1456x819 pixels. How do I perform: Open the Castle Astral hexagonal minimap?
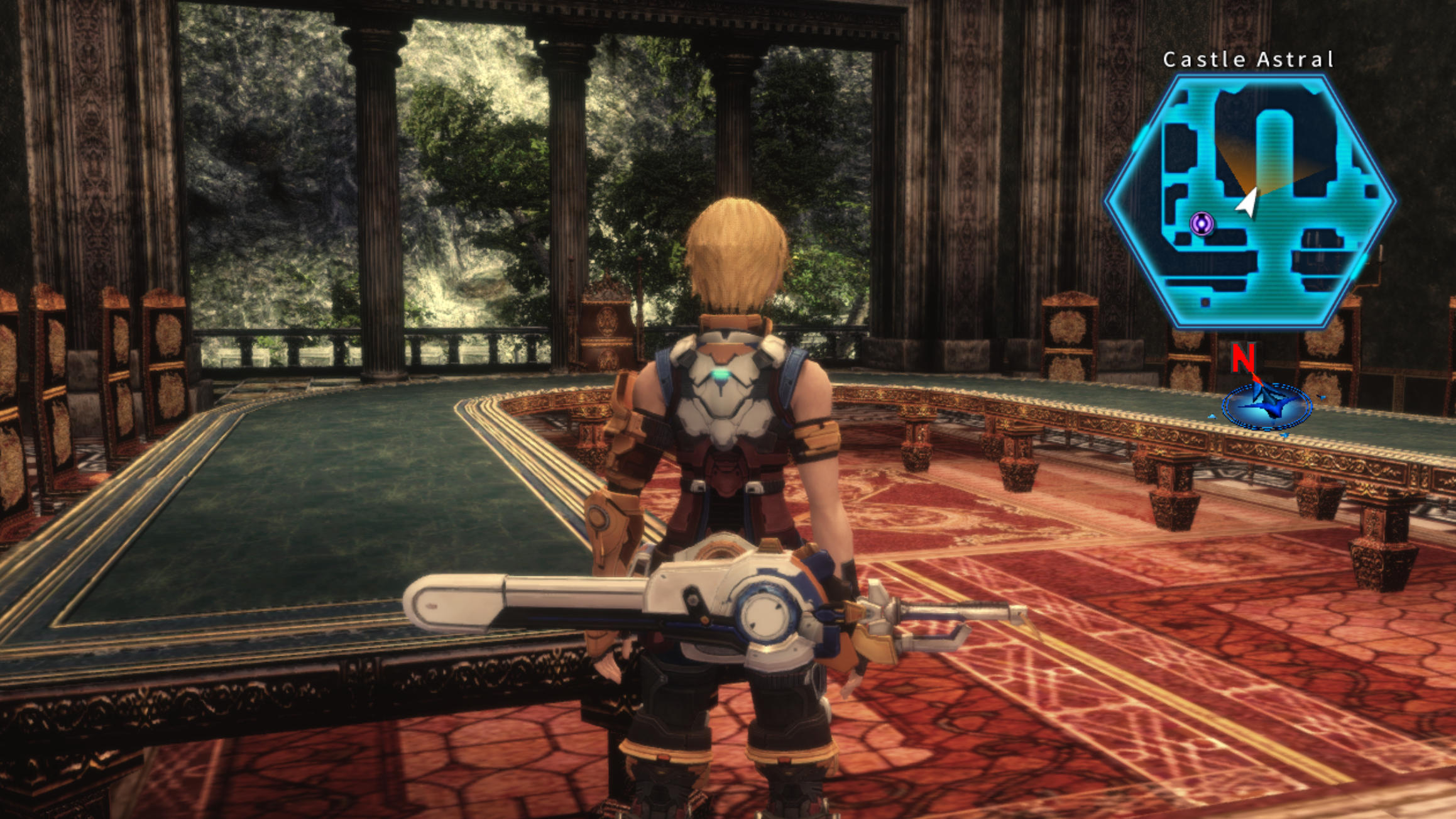click(1250, 201)
